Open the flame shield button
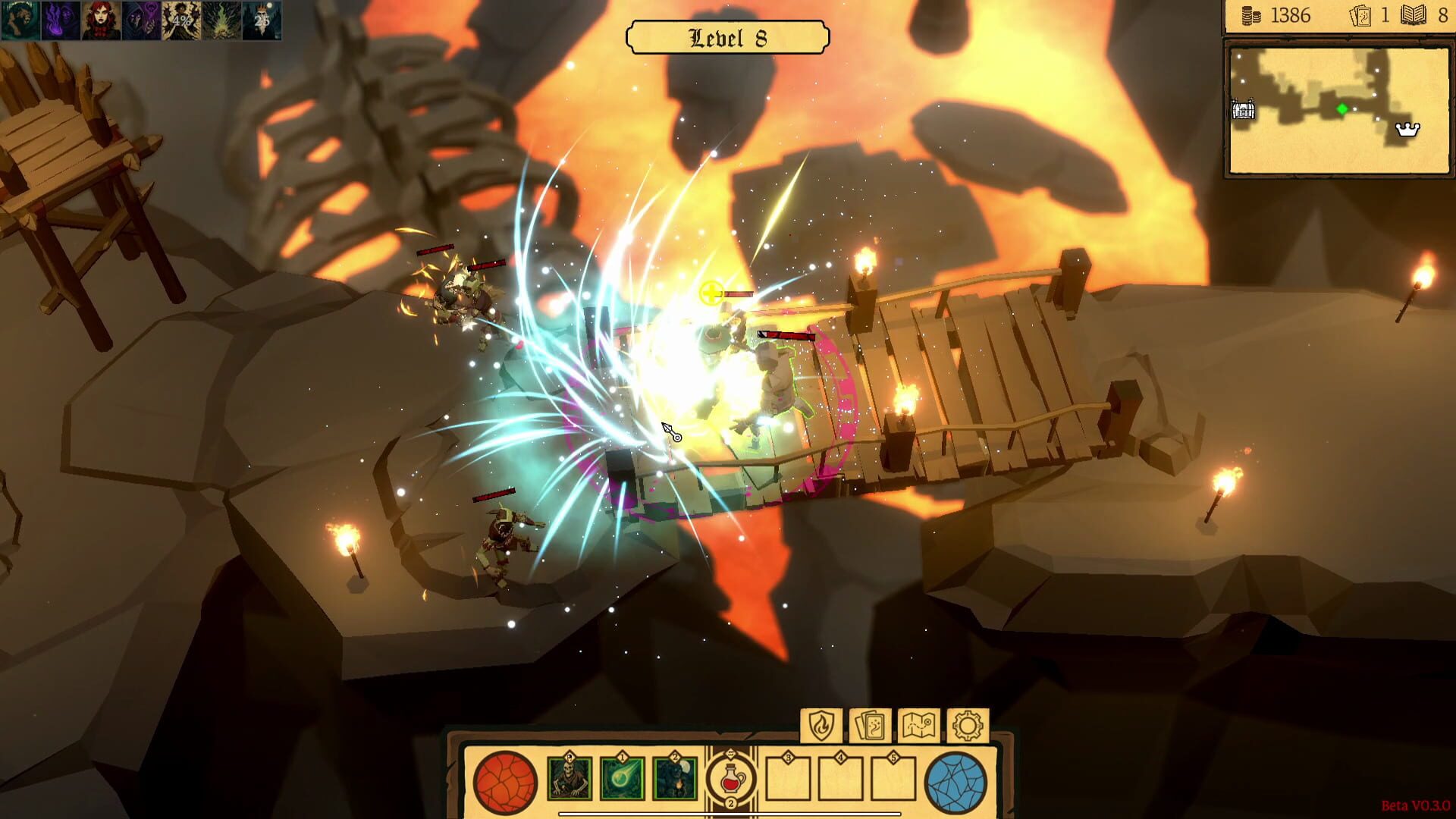1456x819 pixels. tap(821, 726)
